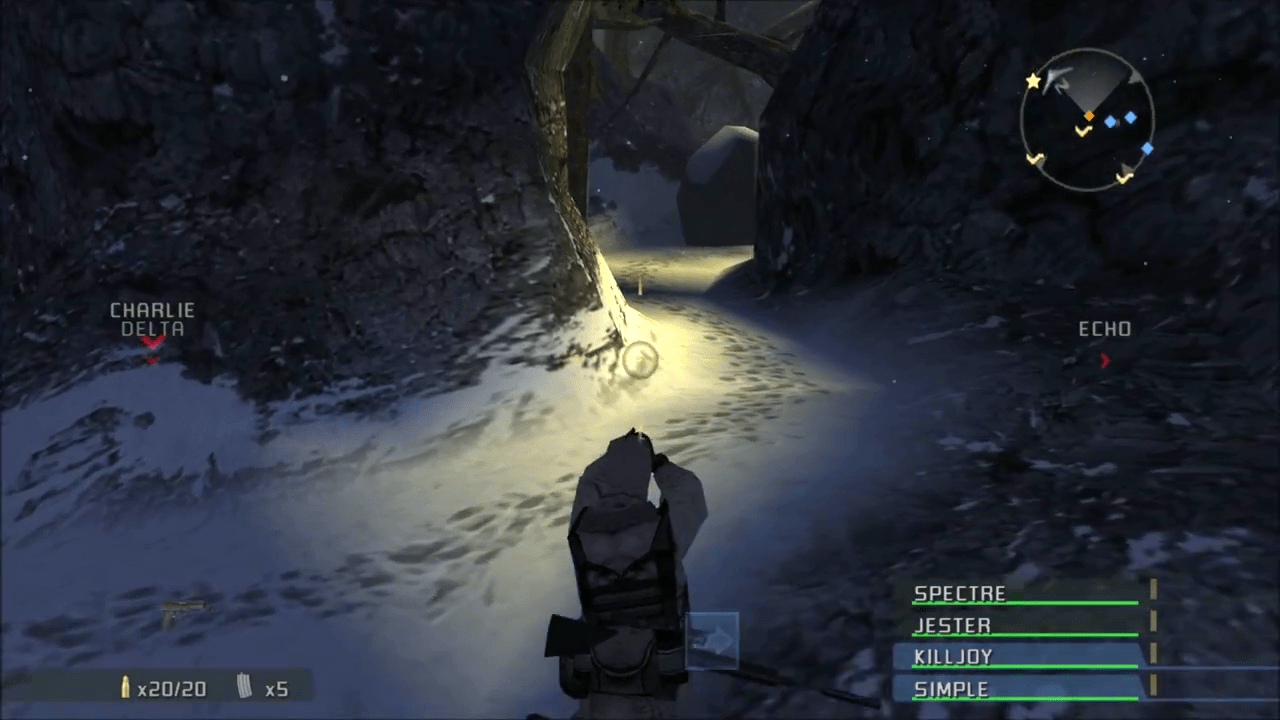Image resolution: width=1280 pixels, height=720 pixels.
Task: Select the JESTER squad member row
Action: [1025, 626]
